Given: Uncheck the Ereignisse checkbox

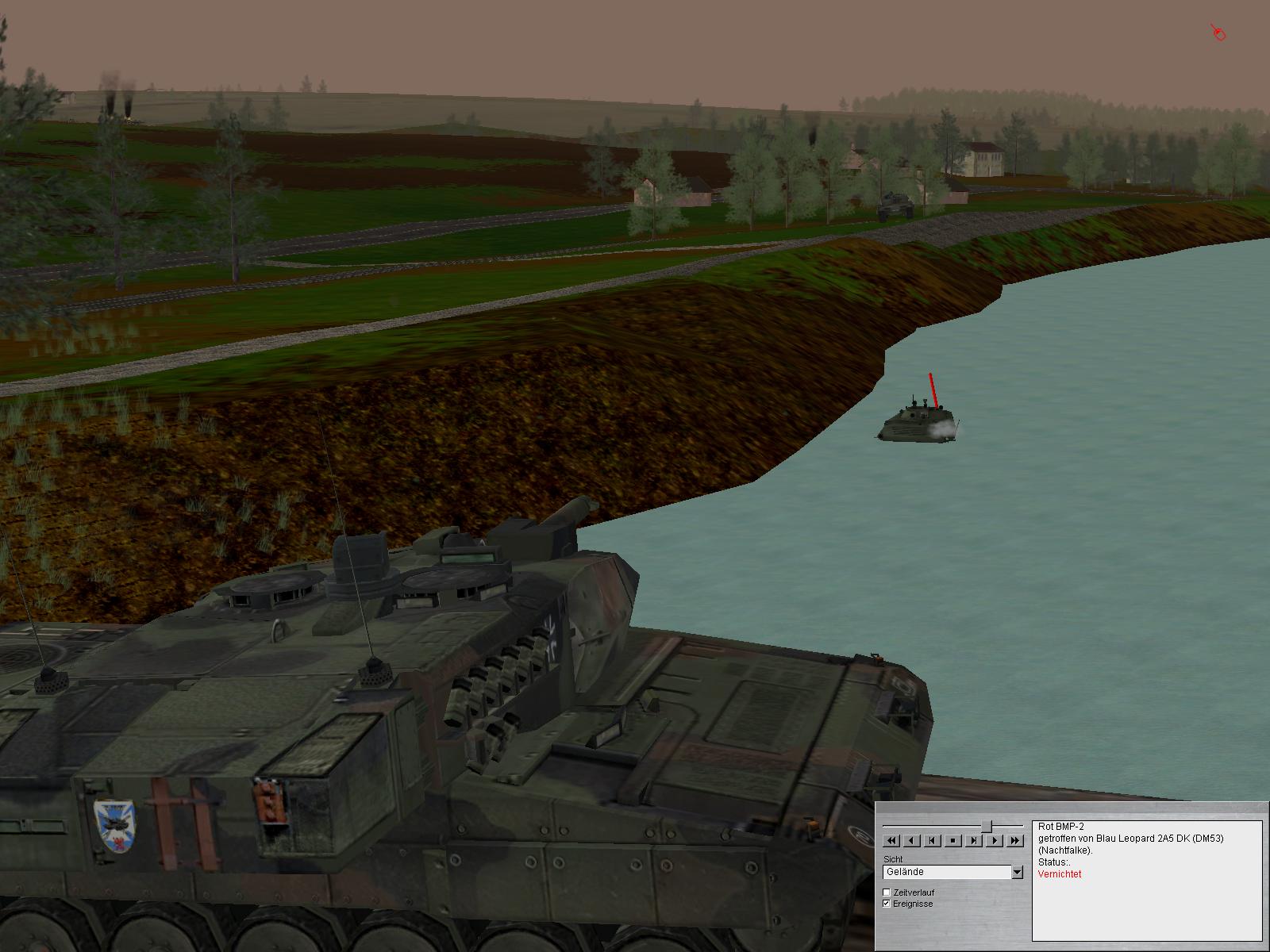Looking at the screenshot, I should pyautogui.click(x=887, y=904).
